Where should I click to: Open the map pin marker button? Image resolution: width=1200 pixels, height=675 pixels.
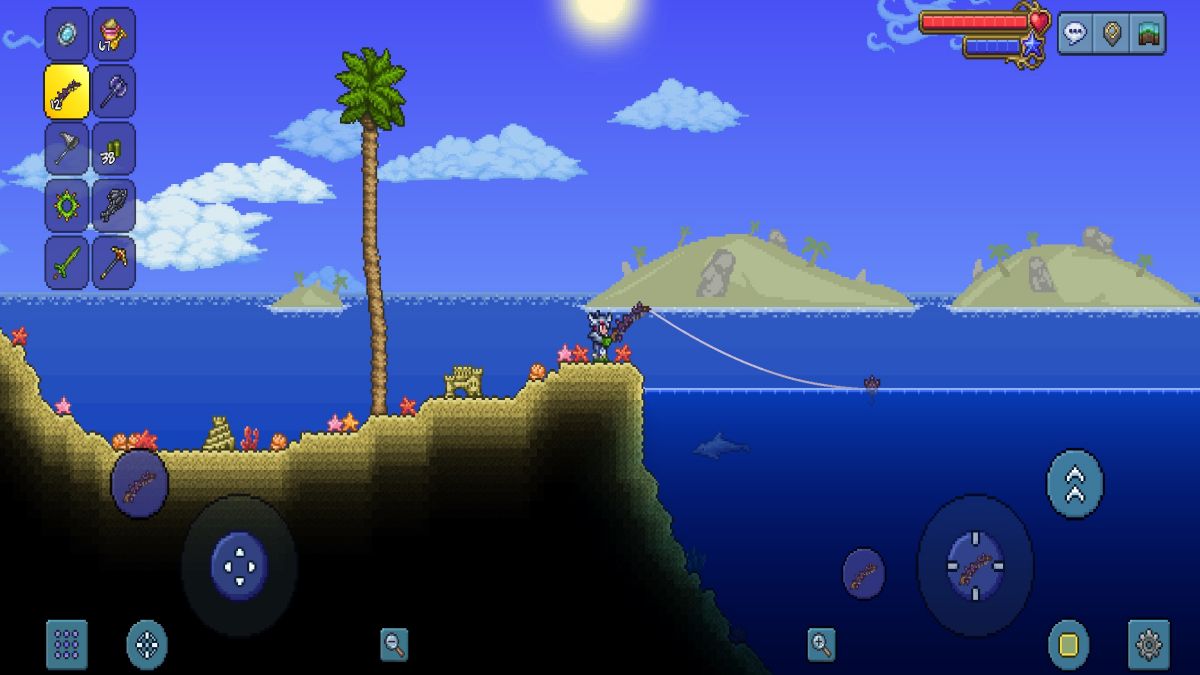coord(1112,33)
